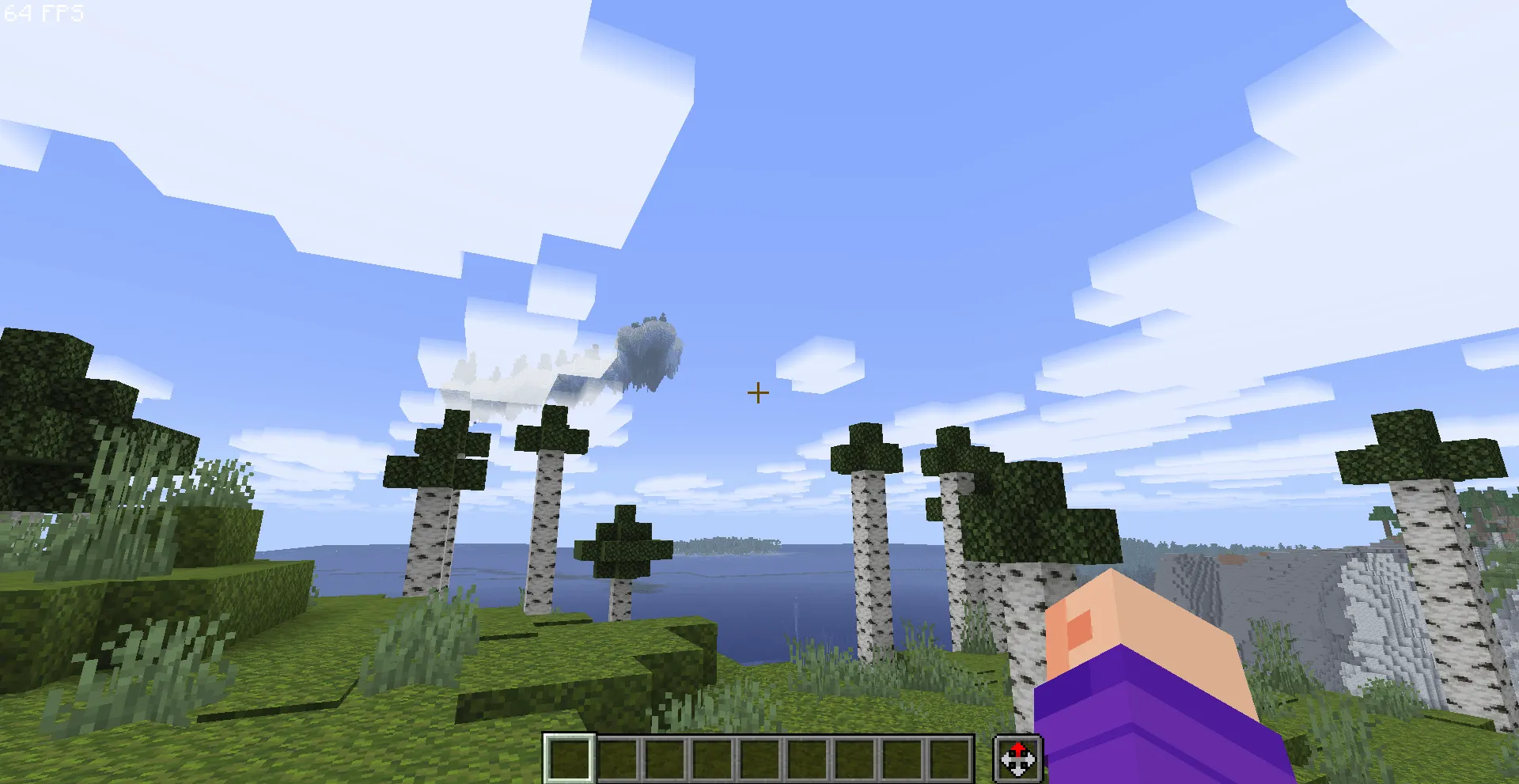1519x784 pixels.
Task: Click the middle hotbar slot
Action: pyautogui.click(x=759, y=759)
